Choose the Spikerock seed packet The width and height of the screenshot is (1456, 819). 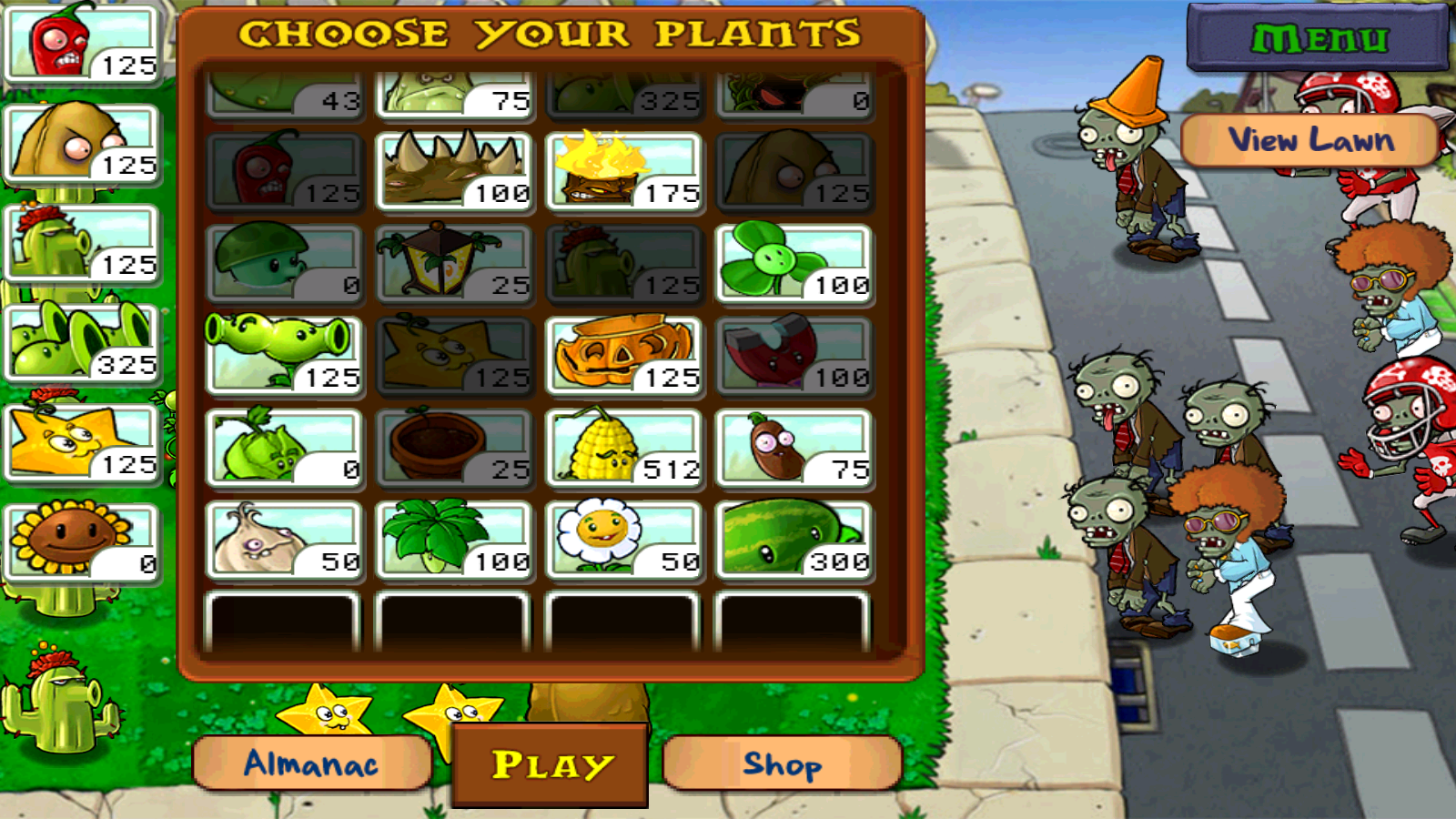pyautogui.click(x=454, y=172)
